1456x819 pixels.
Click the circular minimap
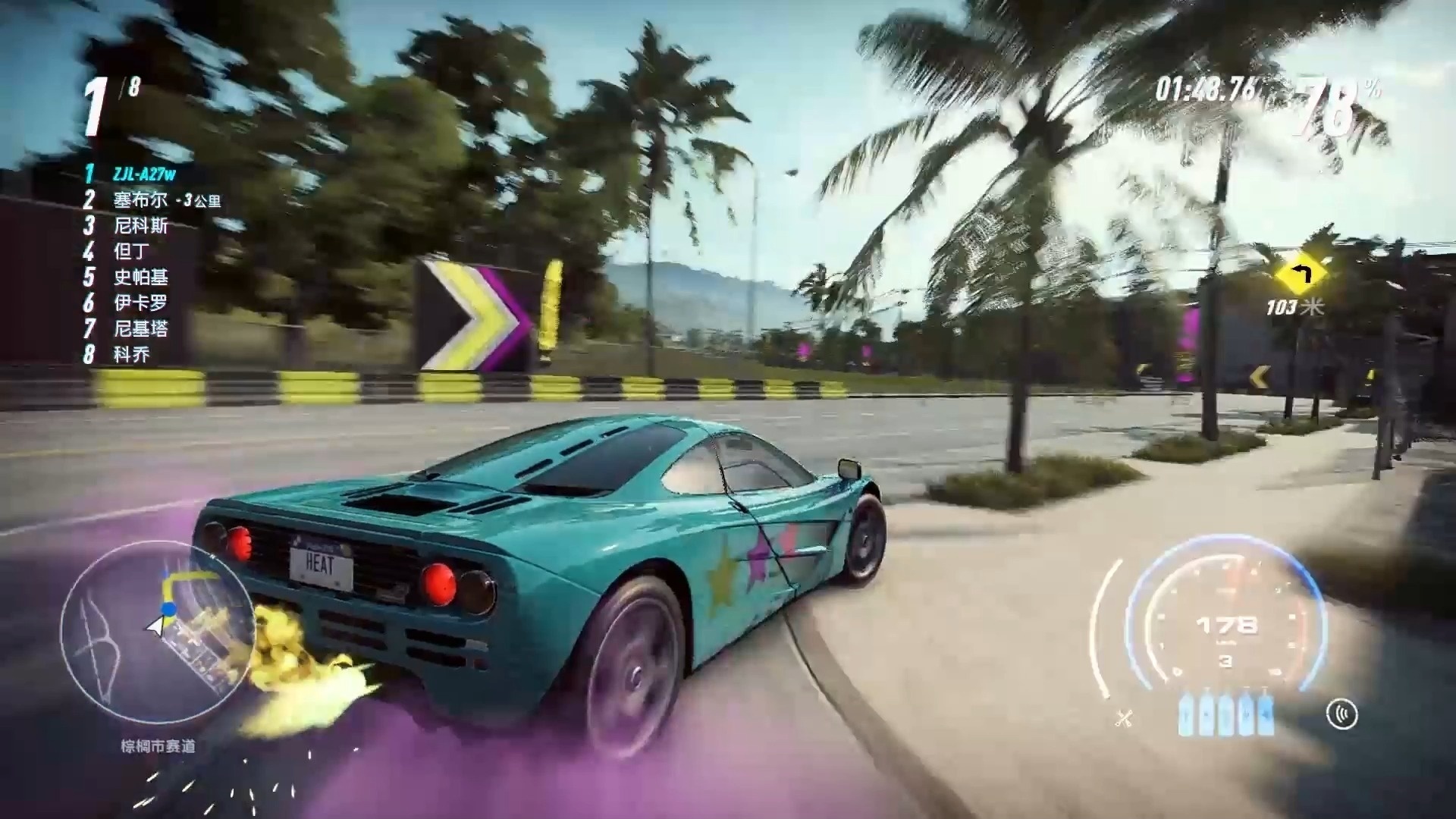pos(157,635)
